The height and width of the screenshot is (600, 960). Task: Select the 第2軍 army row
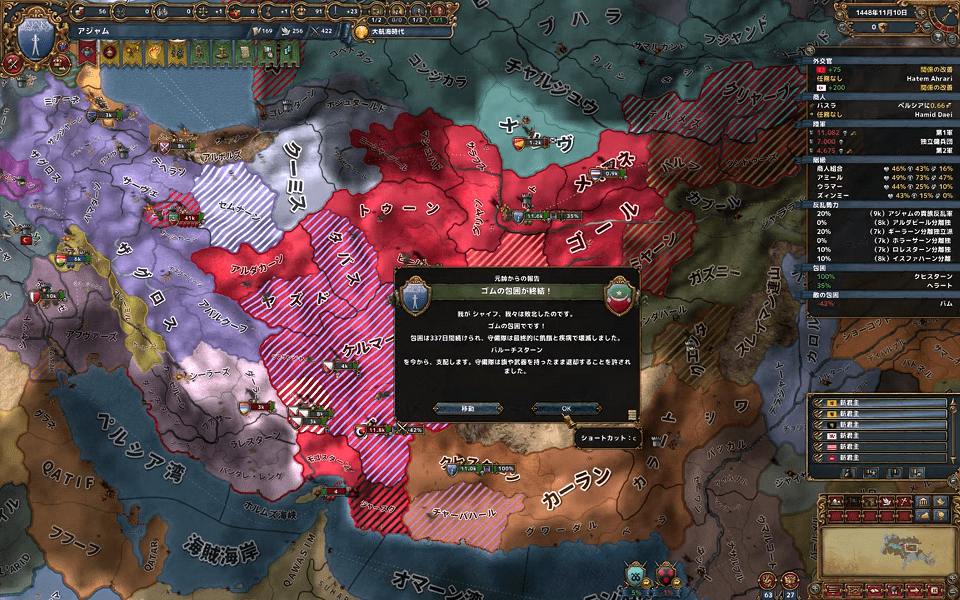tap(880, 151)
